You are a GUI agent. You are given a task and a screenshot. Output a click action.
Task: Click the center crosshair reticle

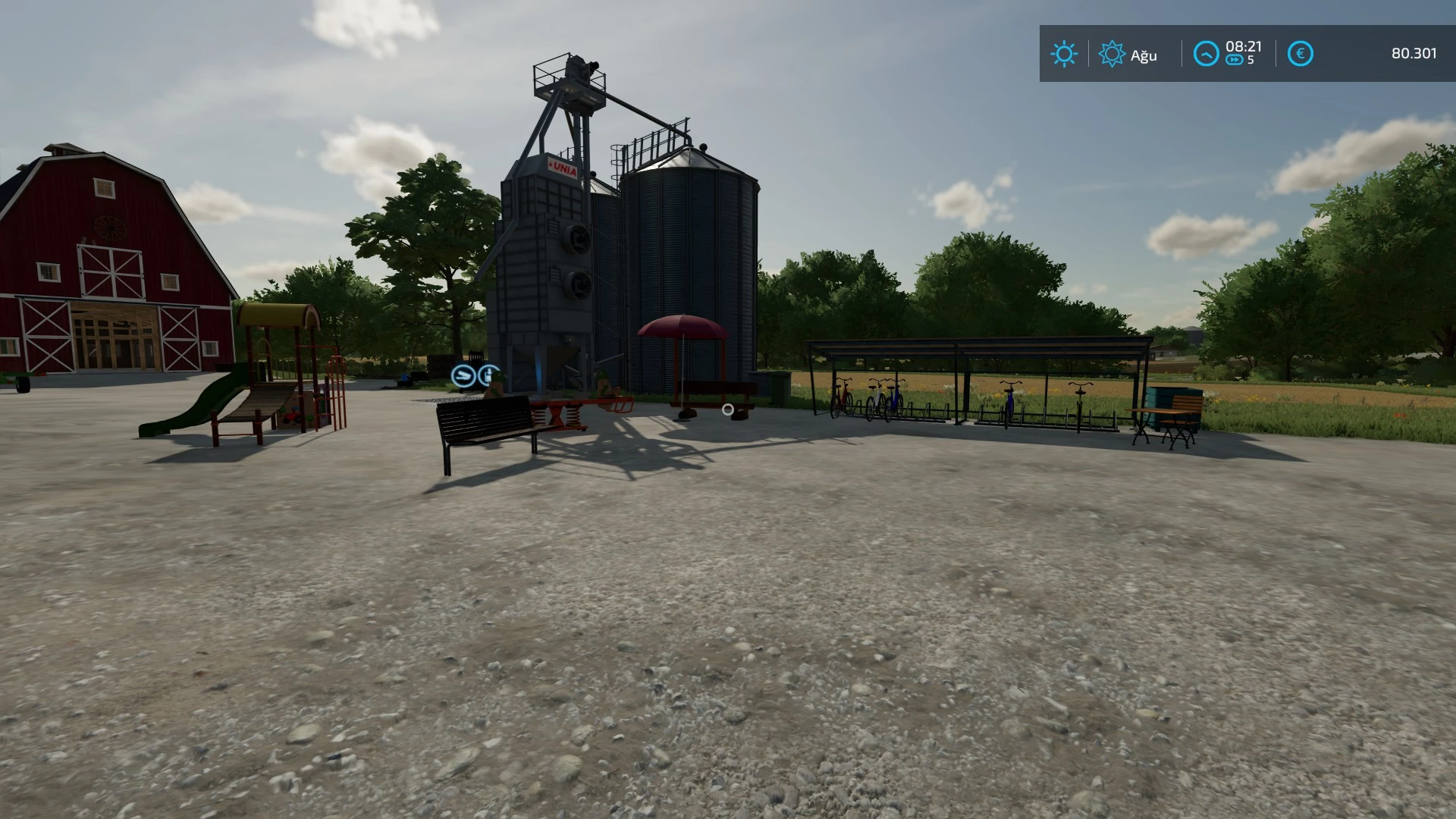tap(728, 409)
